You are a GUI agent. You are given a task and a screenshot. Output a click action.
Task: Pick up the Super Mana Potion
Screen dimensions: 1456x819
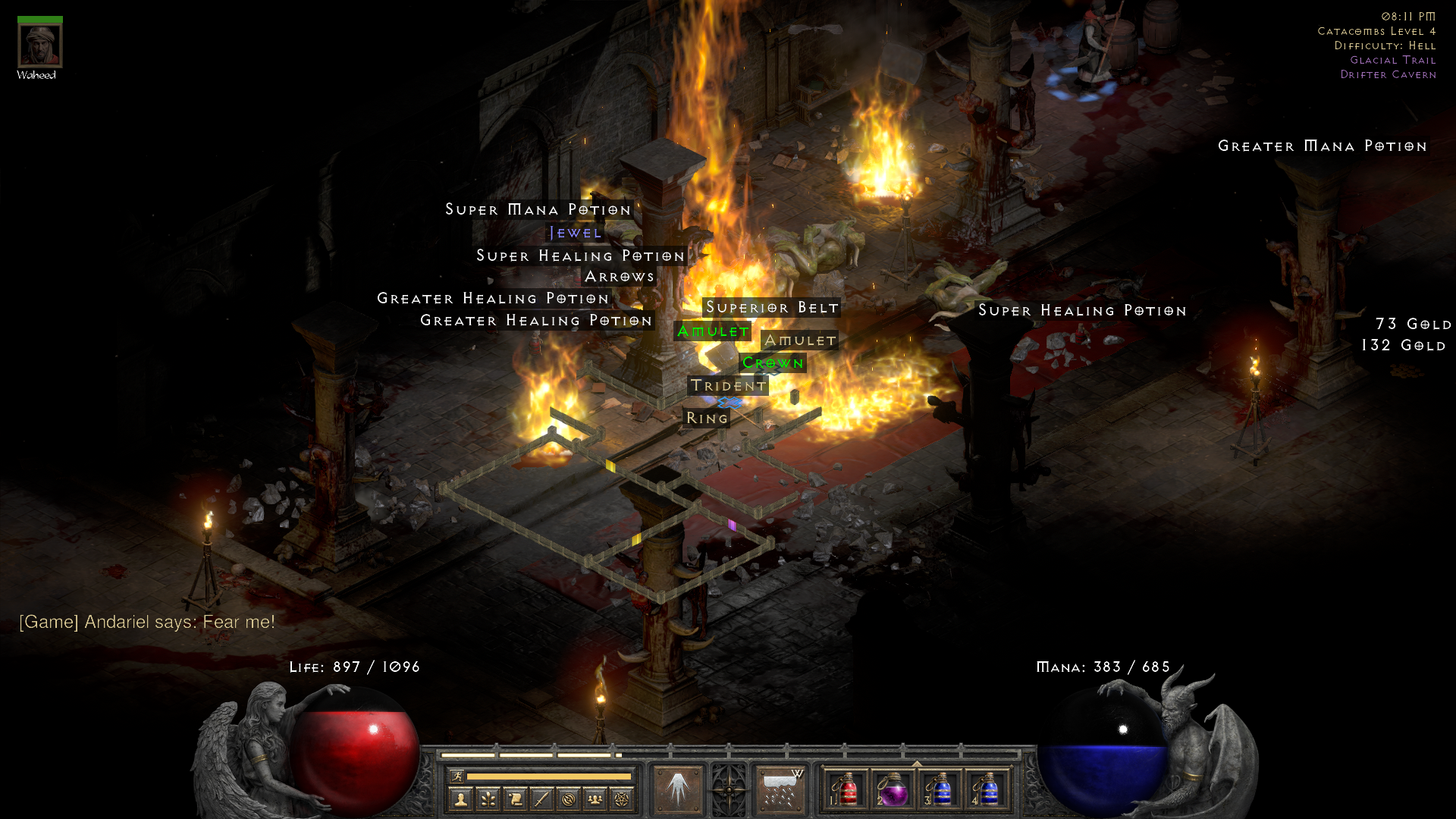[x=538, y=209]
